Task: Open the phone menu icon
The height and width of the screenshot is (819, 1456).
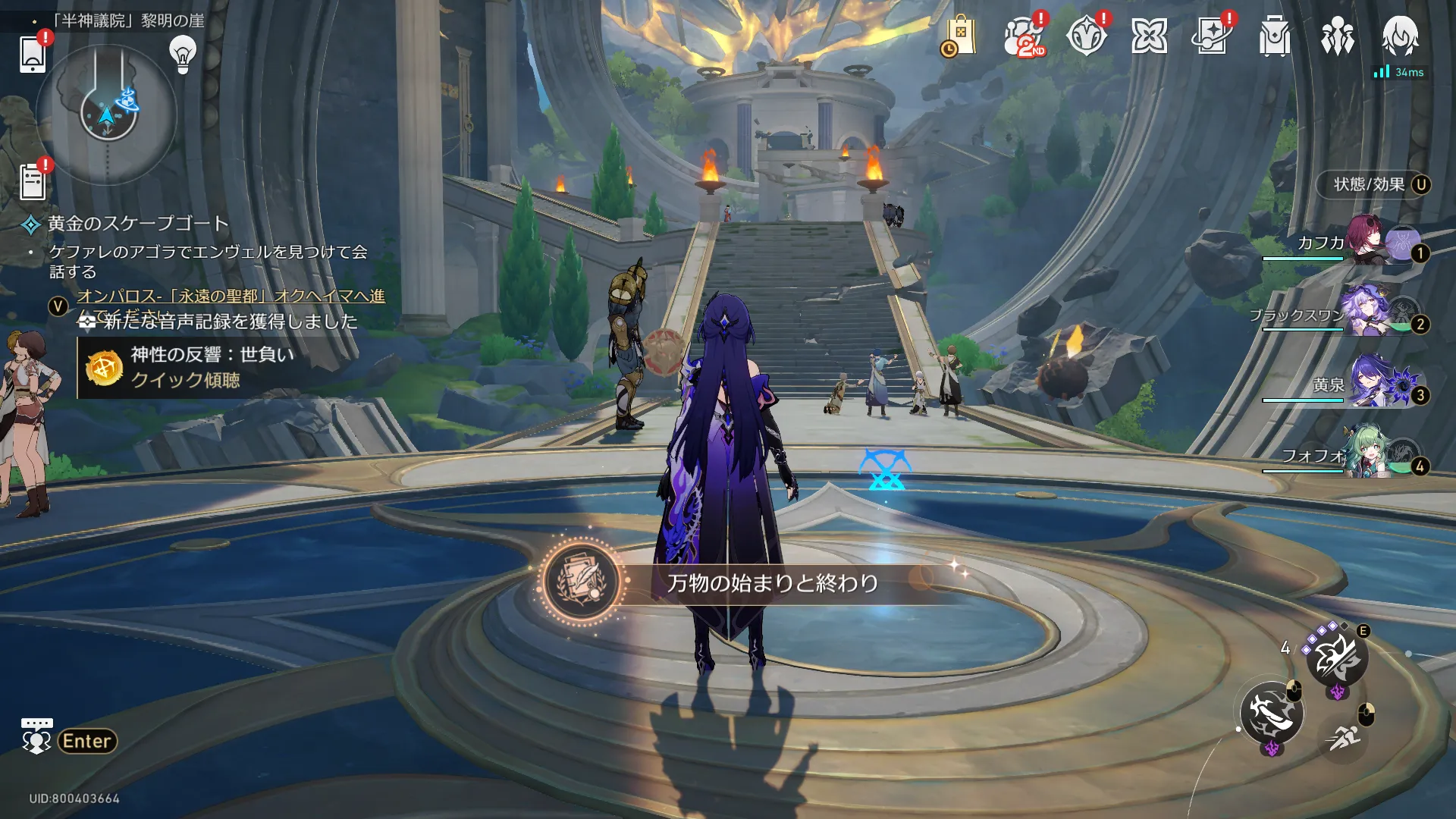Action: click(32, 54)
